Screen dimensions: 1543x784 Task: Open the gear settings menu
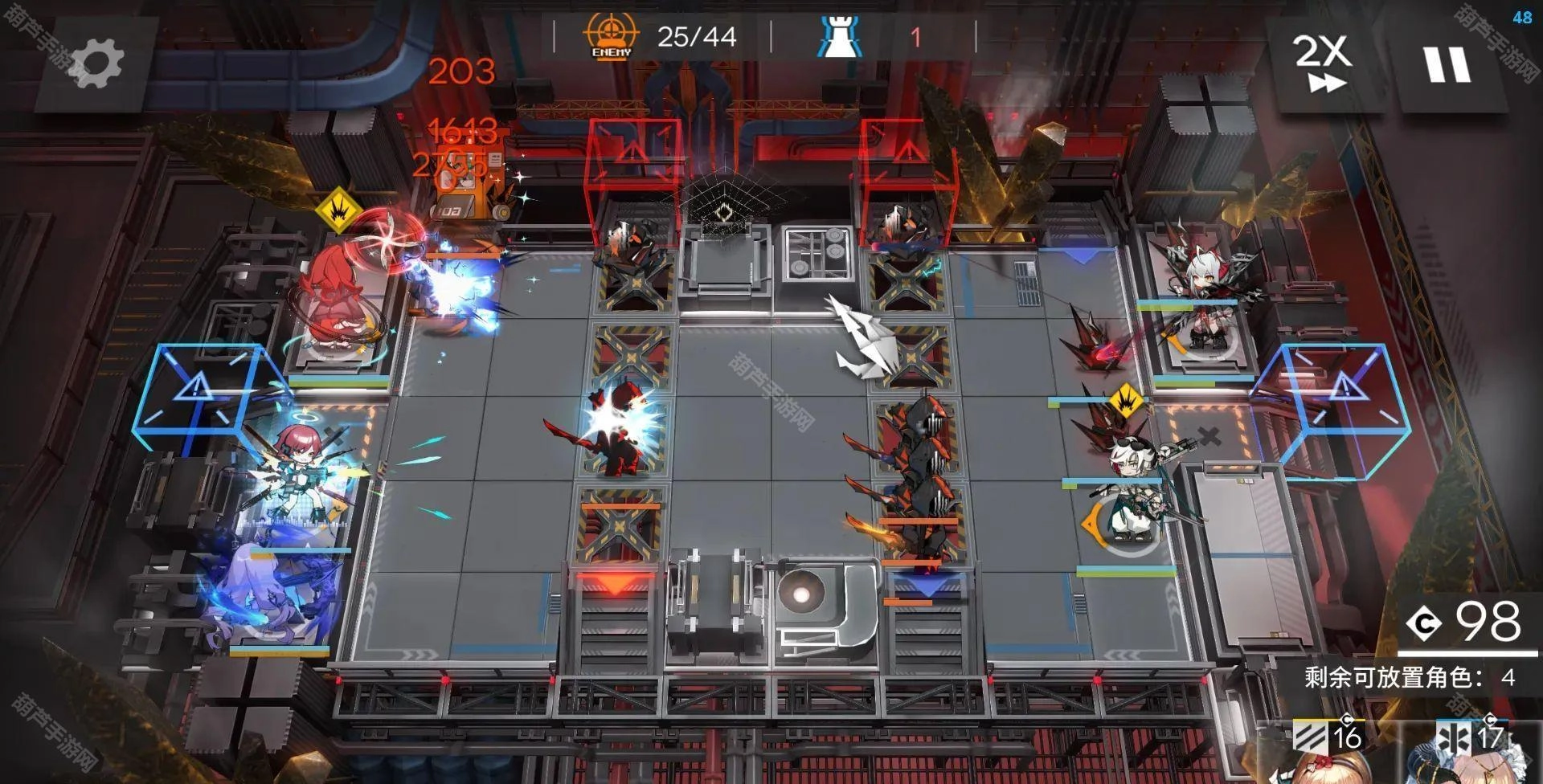click(96, 62)
